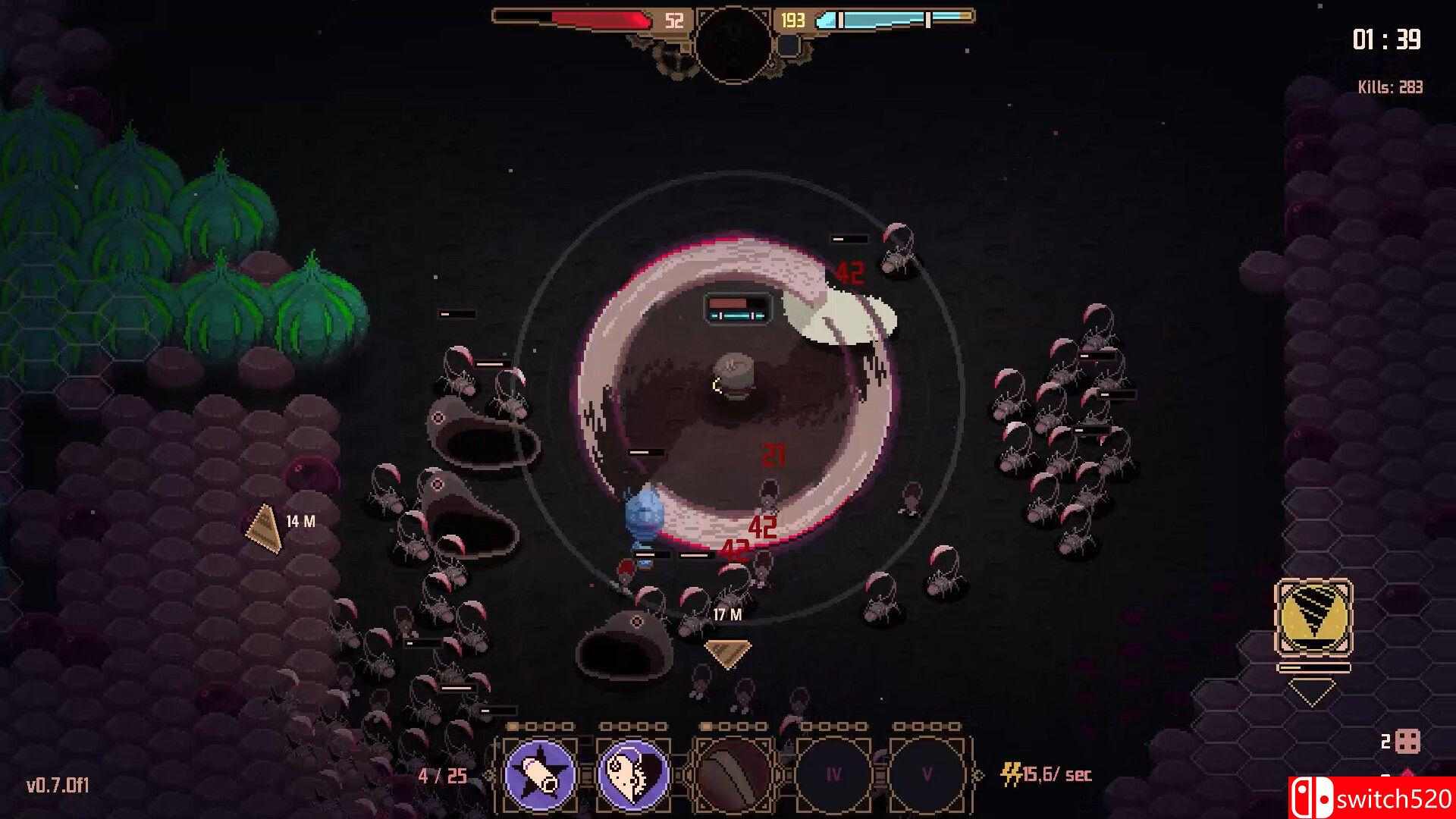Choose the empty slot marked IV
This screenshot has height=819, width=1456.
coord(833,774)
